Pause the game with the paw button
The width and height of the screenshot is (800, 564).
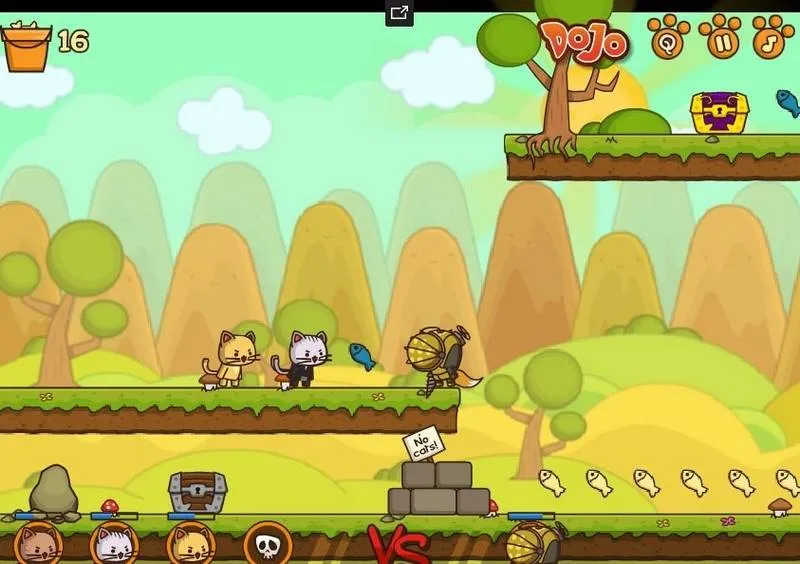pos(720,38)
